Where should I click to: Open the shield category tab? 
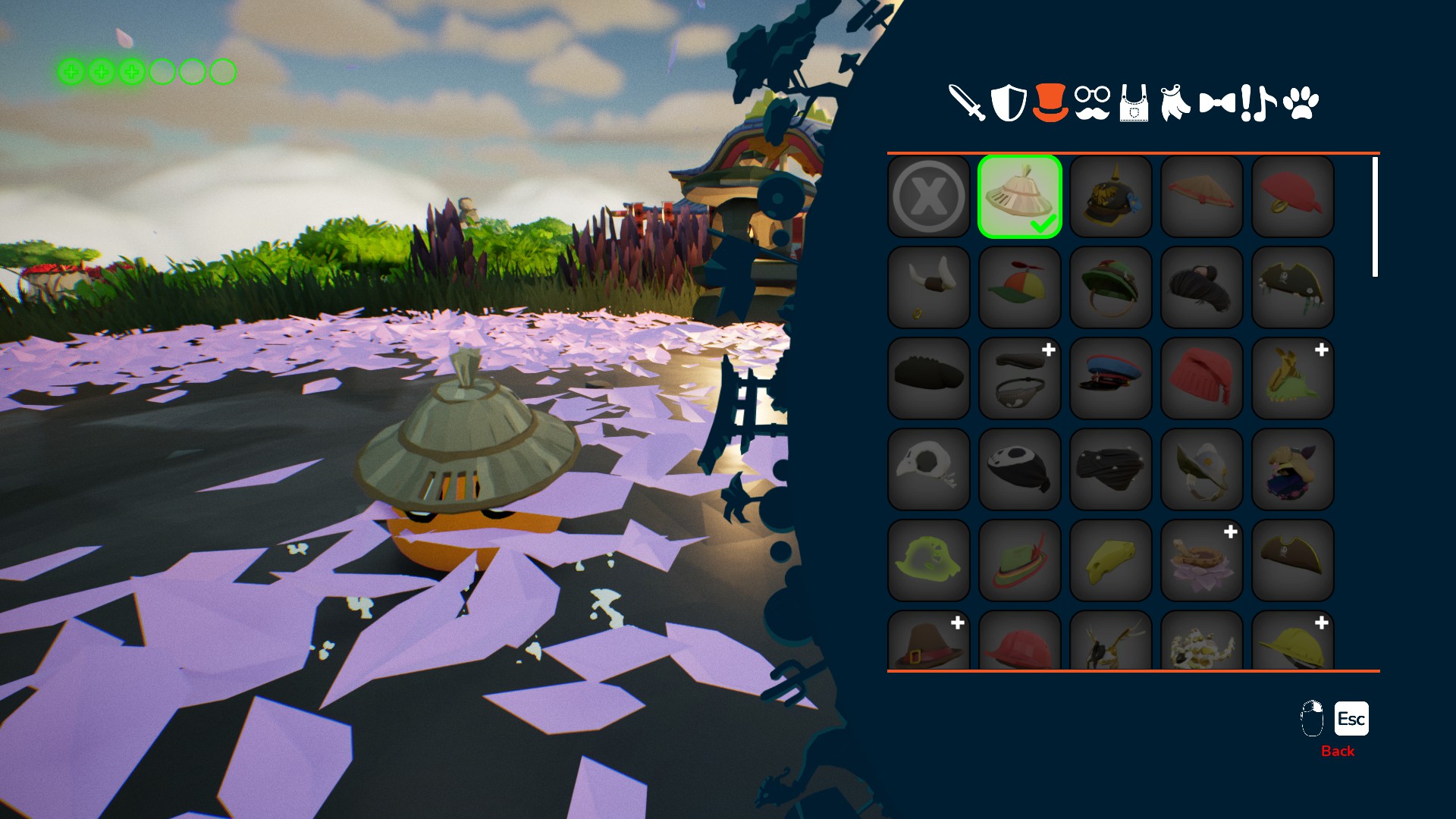tap(1009, 102)
